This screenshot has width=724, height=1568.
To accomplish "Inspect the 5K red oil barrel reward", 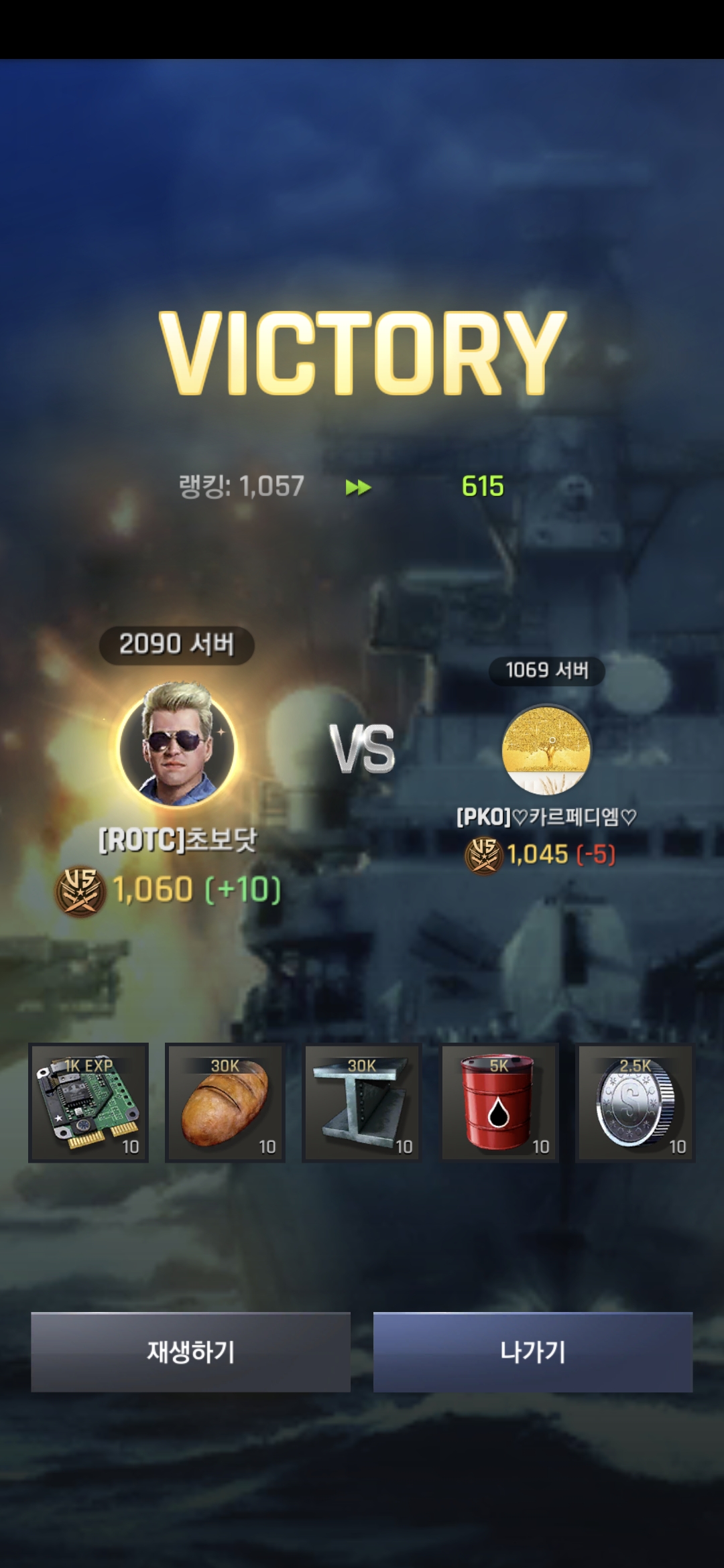I will [499, 1102].
